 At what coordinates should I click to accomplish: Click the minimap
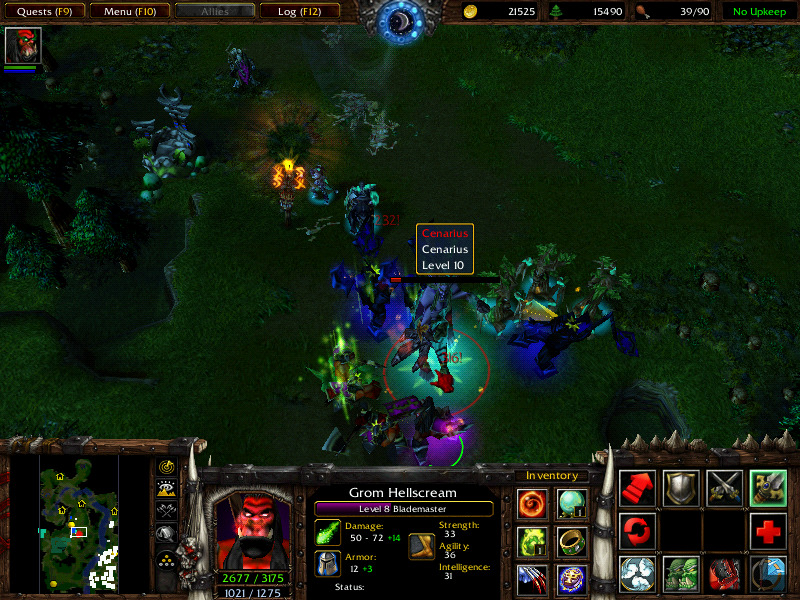(x=79, y=520)
